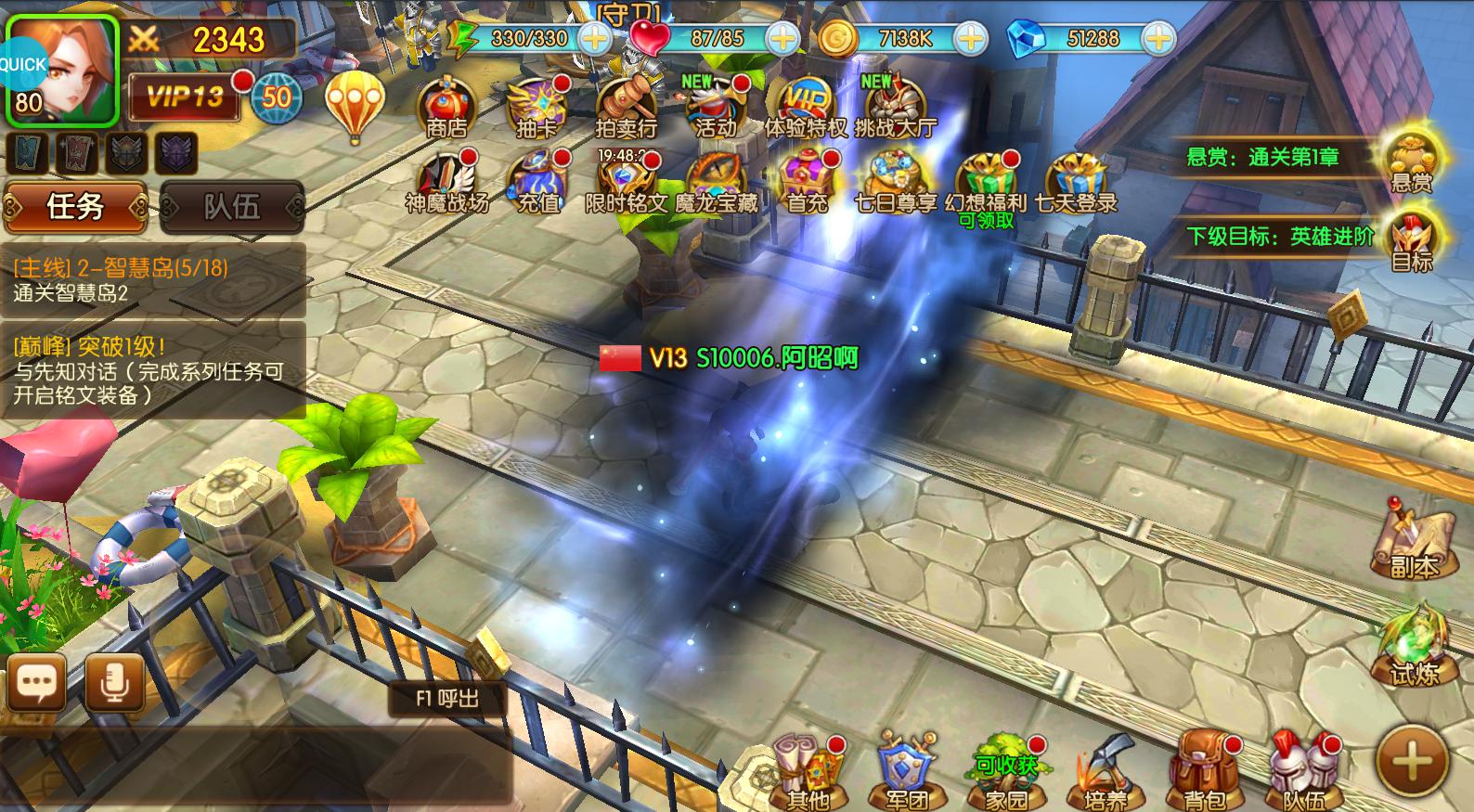Open the 神魔战场 battlefield icon
The height and width of the screenshot is (812, 1474).
(446, 182)
